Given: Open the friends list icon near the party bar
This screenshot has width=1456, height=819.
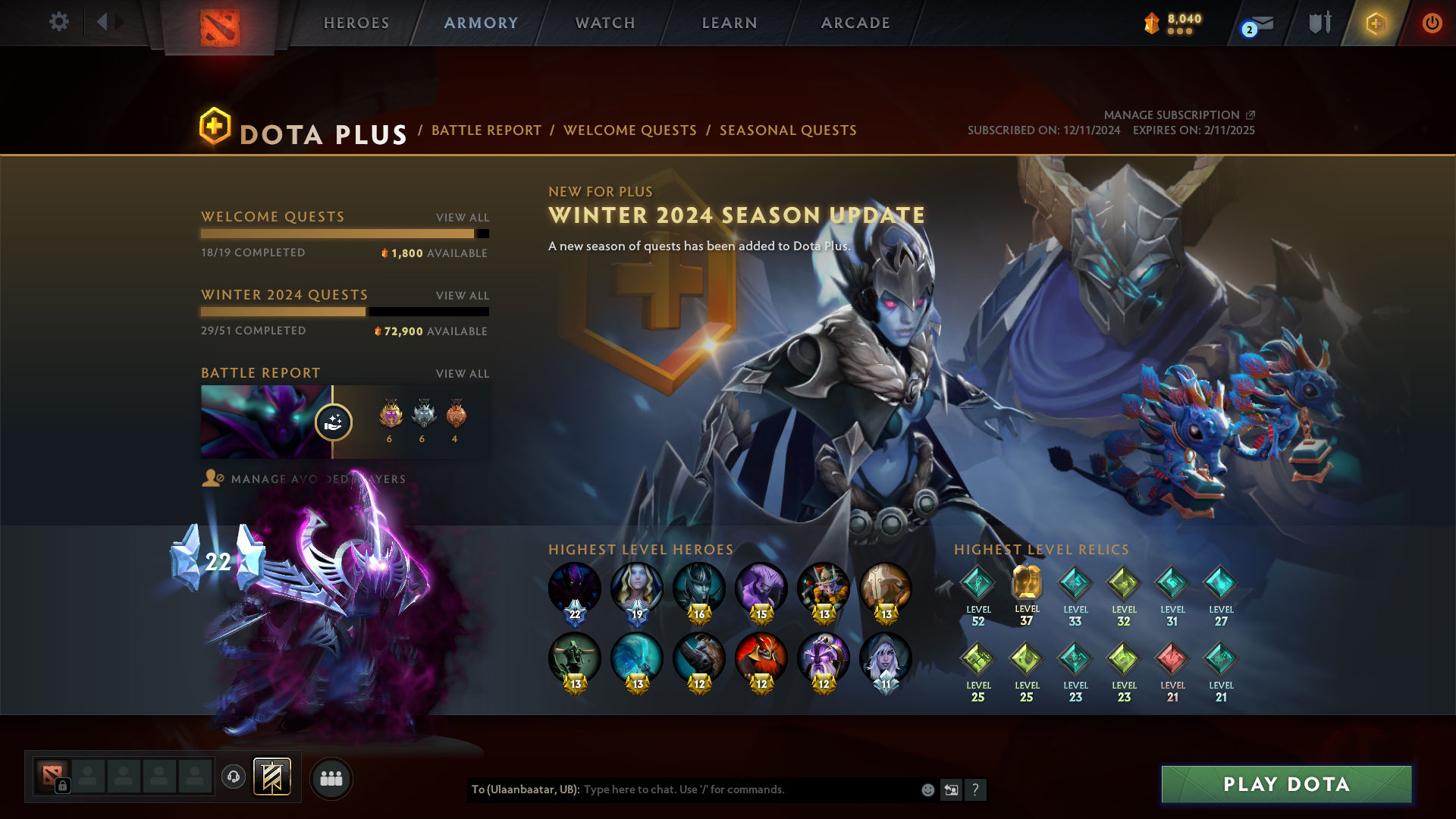Looking at the screenshot, I should tap(331, 777).
